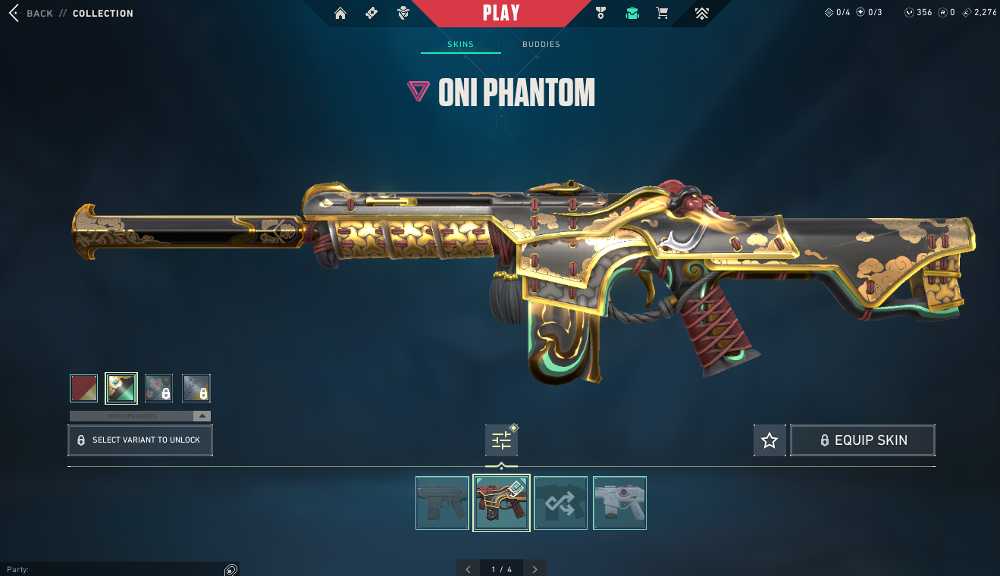Image resolution: width=1000 pixels, height=576 pixels.
Task: Favorite this skin with the star button
Action: [x=769, y=440]
